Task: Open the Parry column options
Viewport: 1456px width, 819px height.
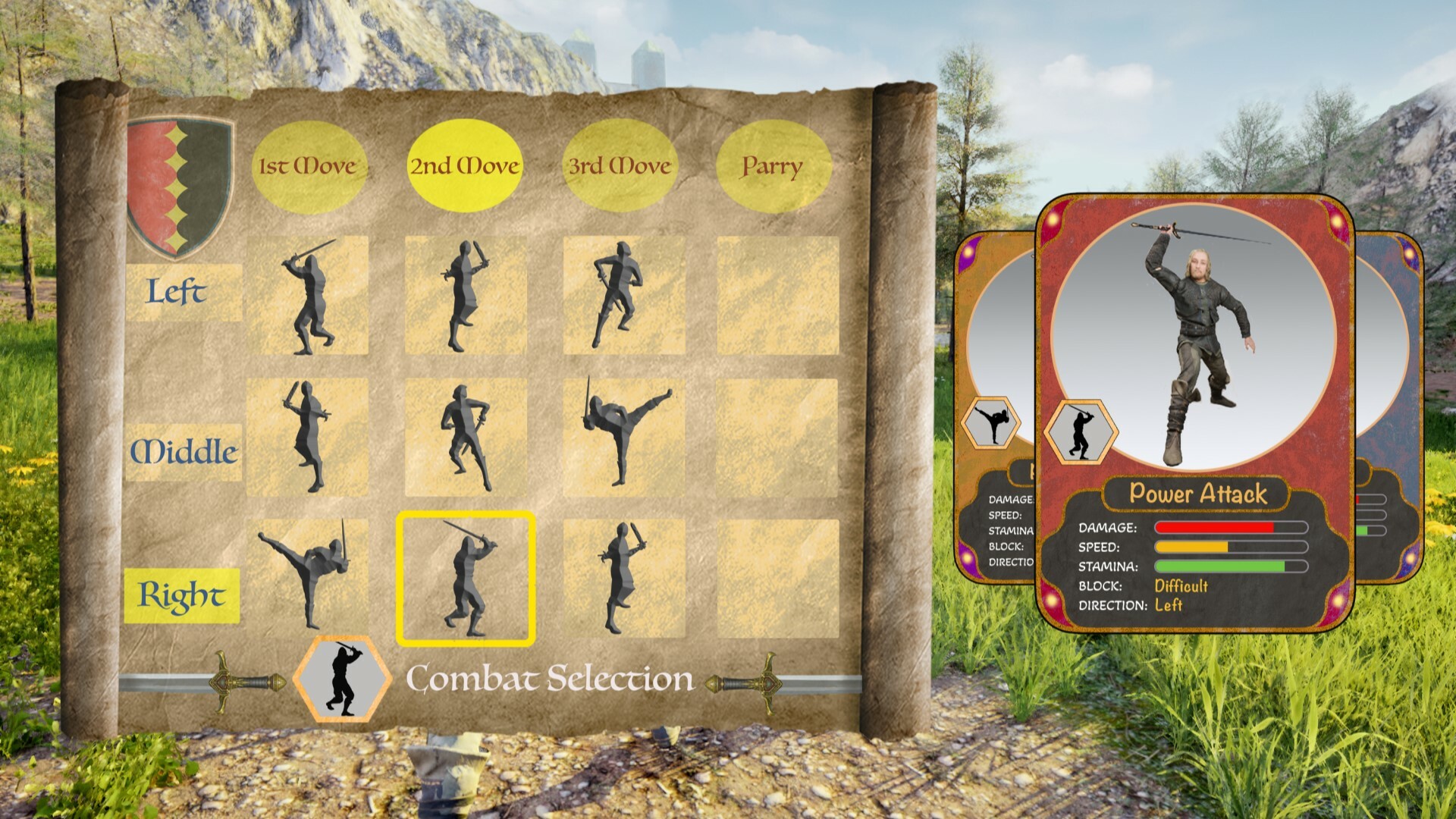Action: 772,164
